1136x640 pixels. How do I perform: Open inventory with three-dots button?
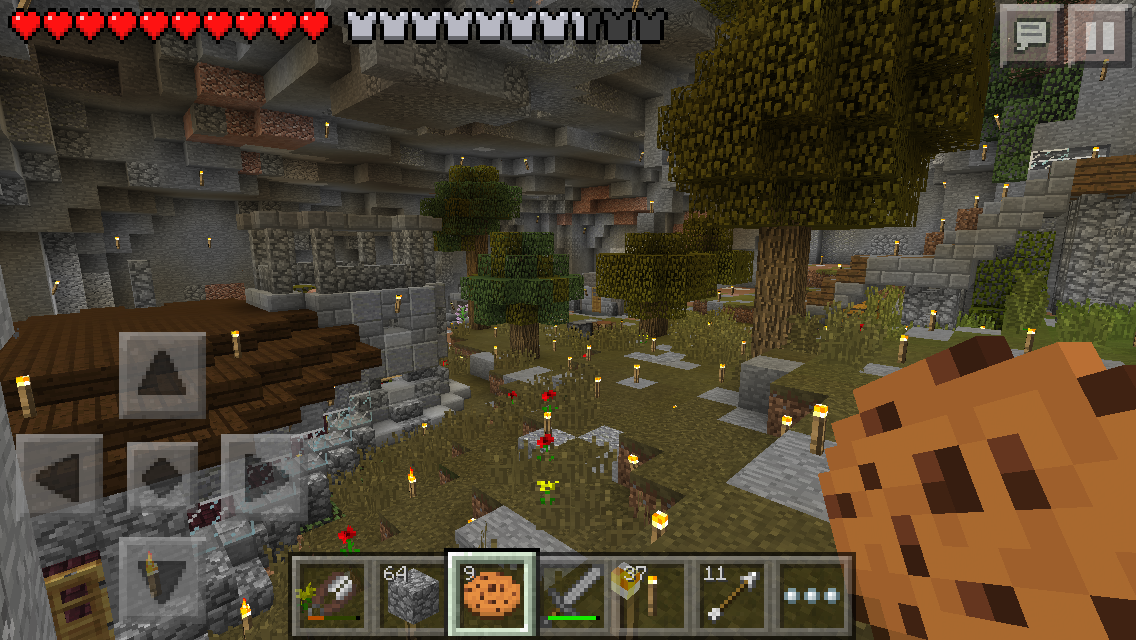[814, 593]
